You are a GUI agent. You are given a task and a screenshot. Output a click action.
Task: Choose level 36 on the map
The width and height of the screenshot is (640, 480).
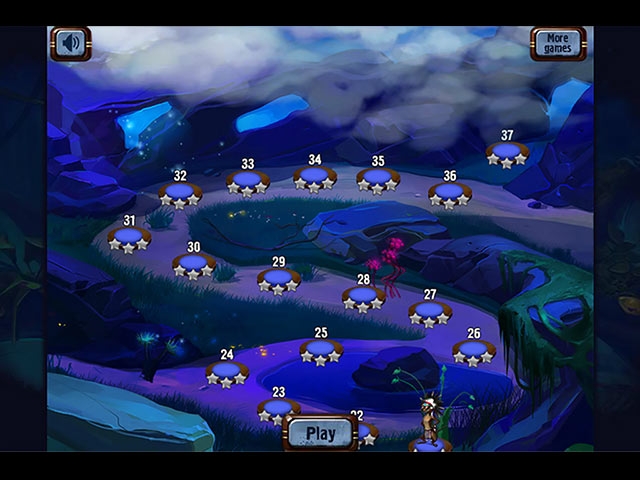point(449,192)
